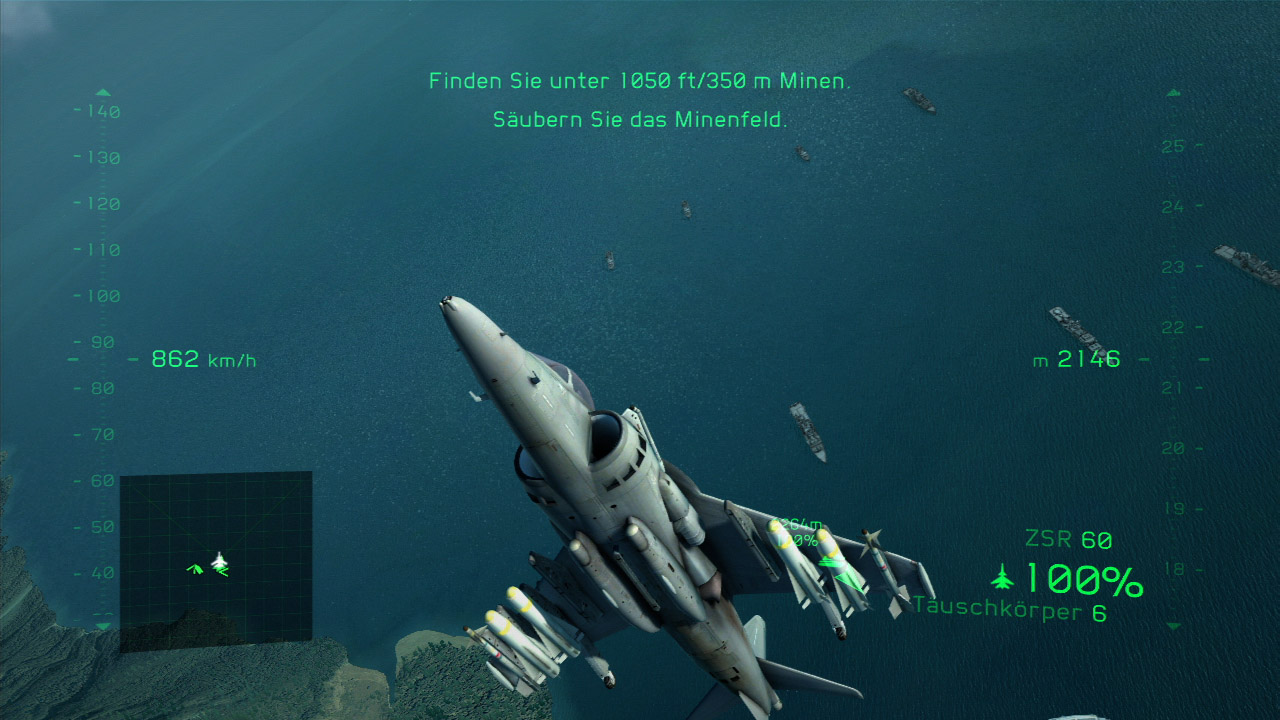Viewport: 1280px width, 720px height.
Task: Click the green enemy arrow on the minimap
Action: click(196, 568)
